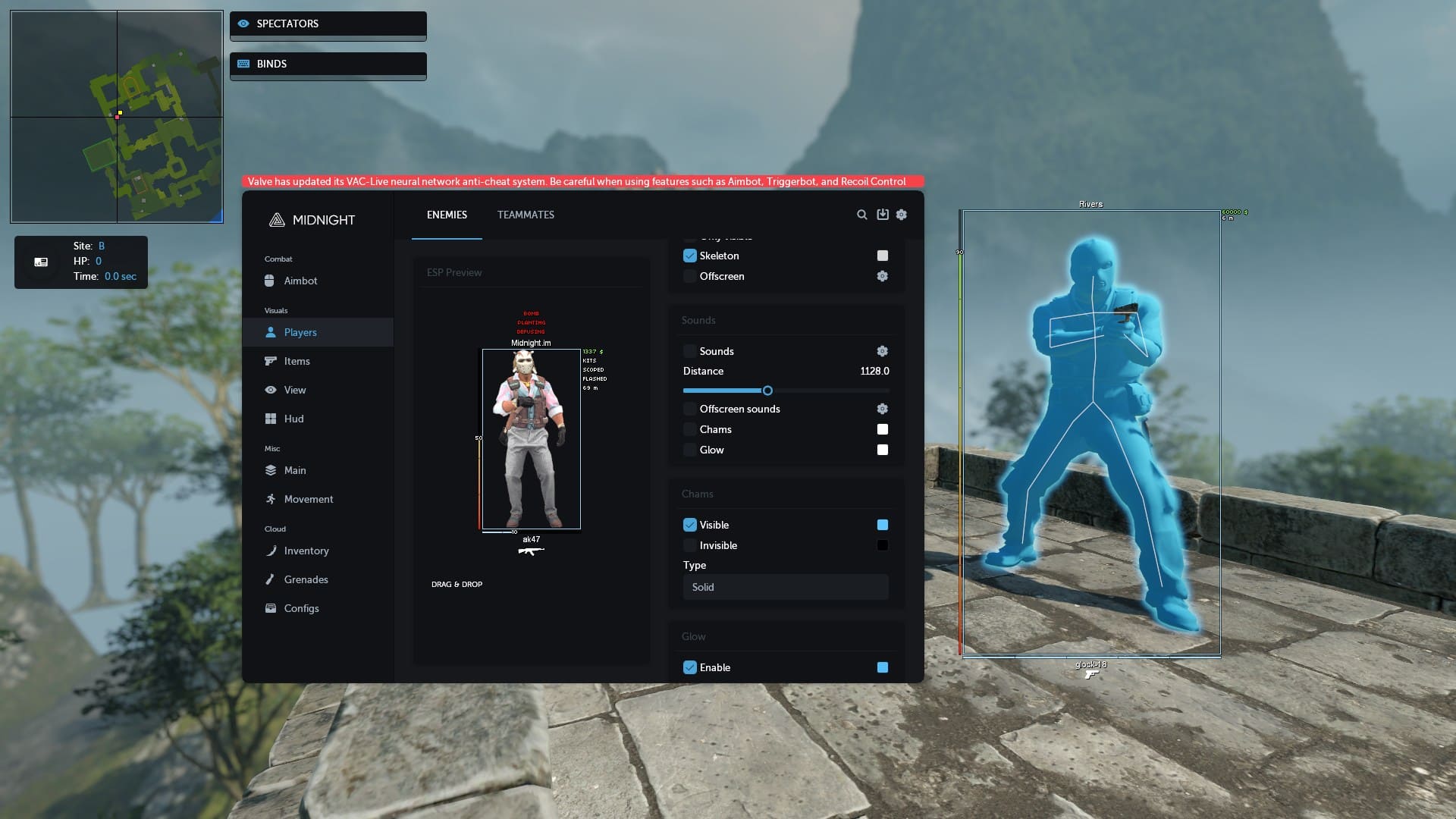This screenshot has width=1456, height=819.
Task: Enable the Offscreen checkbox
Action: pyautogui.click(x=690, y=276)
